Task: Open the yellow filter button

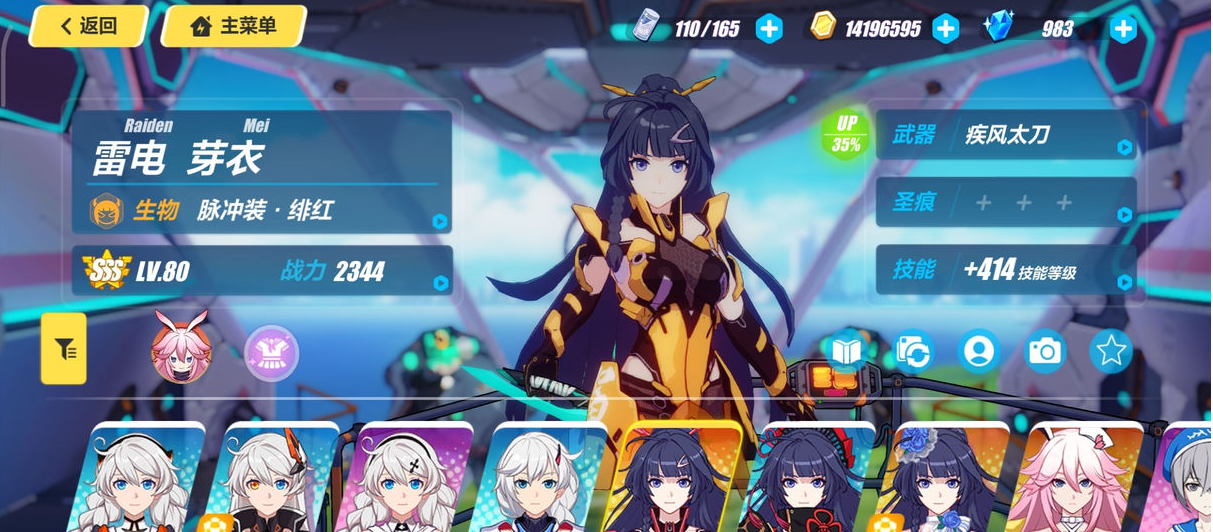Action: [x=64, y=348]
